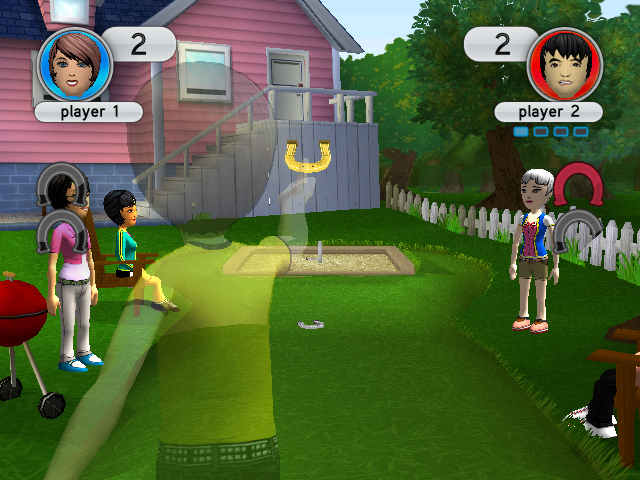
Task: Click the golden horseshoe aiming marker
Action: coord(307,154)
